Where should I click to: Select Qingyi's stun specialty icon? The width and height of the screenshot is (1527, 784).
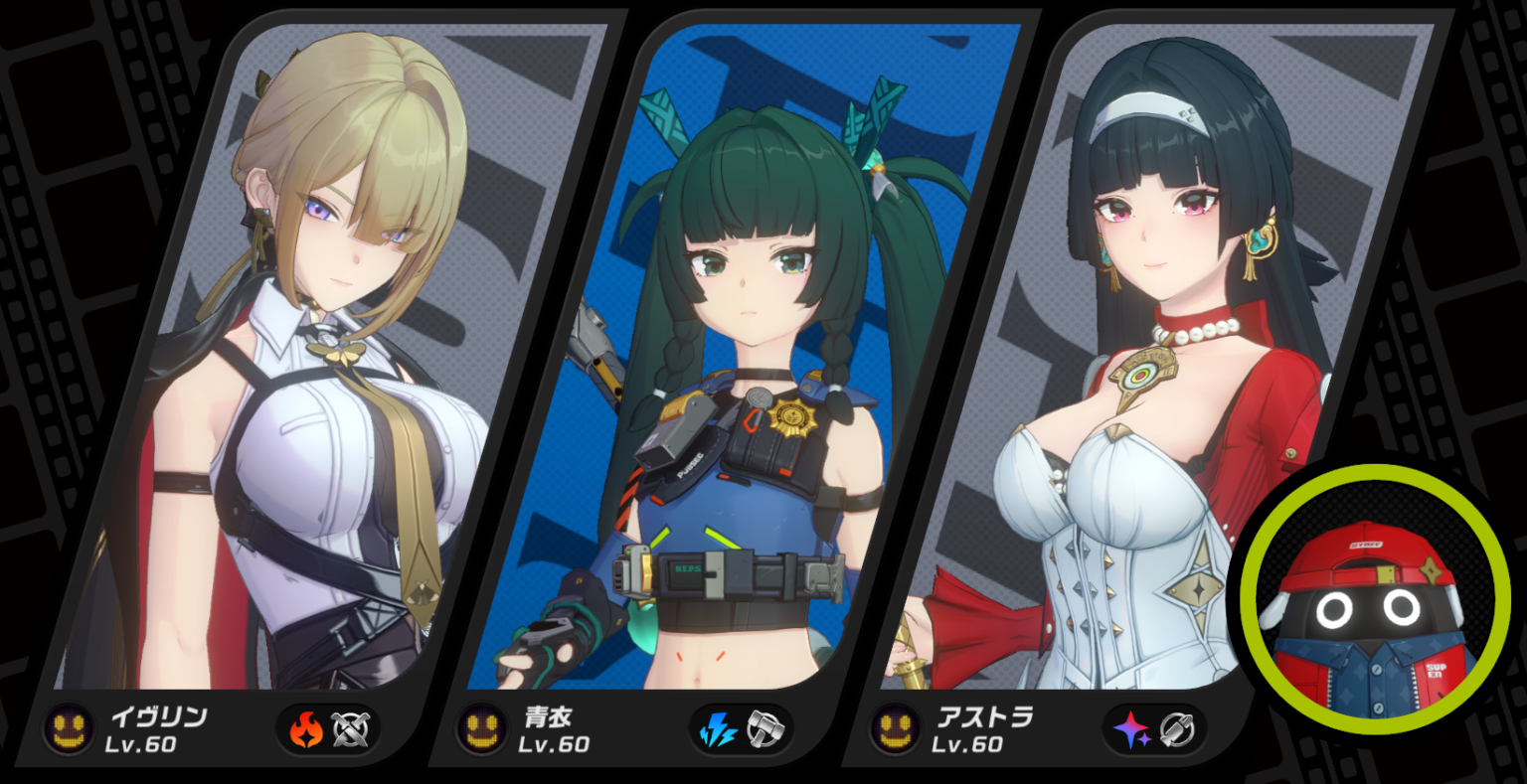(x=763, y=730)
